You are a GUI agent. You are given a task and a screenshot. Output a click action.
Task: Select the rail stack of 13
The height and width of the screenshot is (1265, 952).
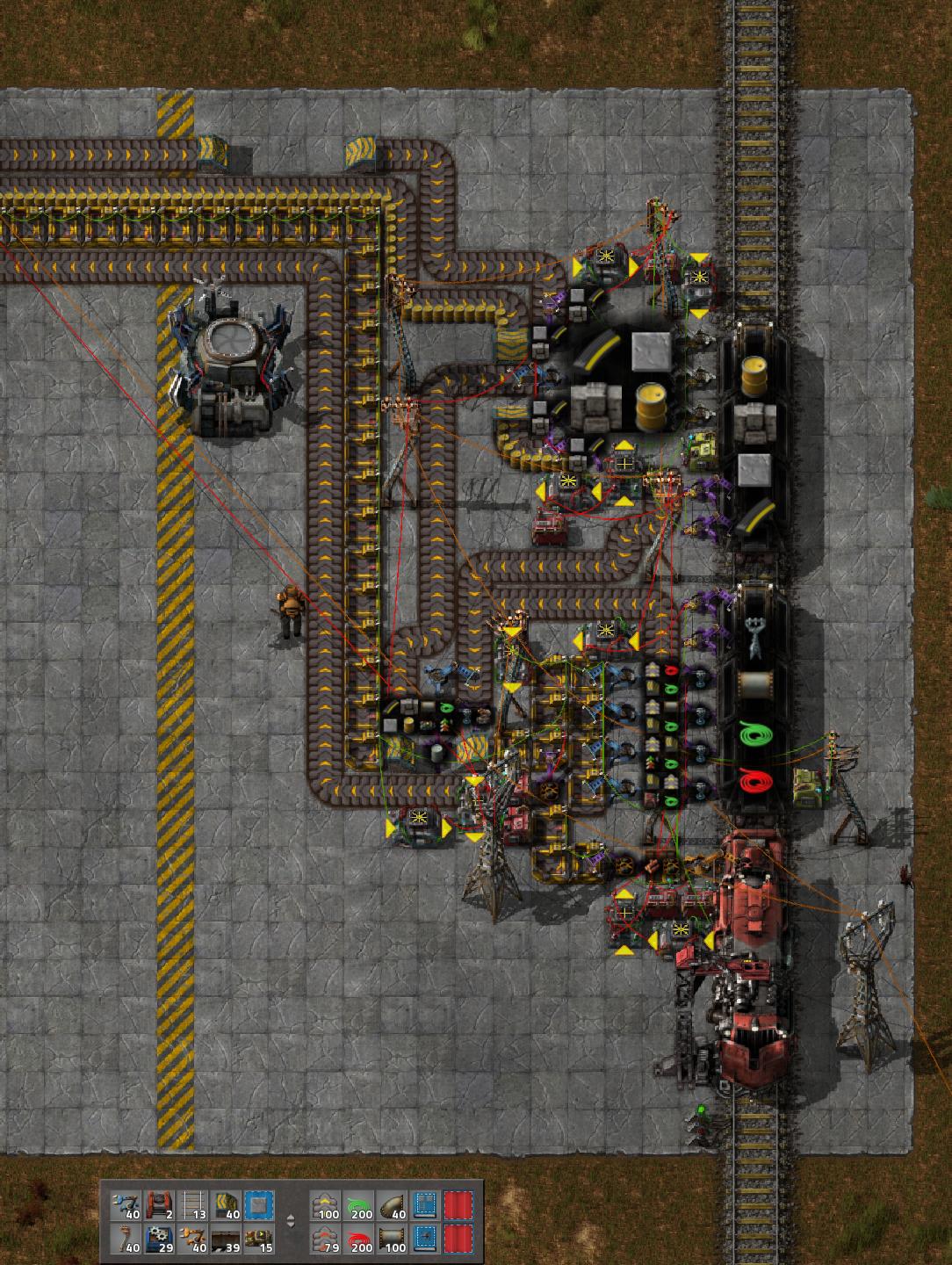tap(192, 1204)
